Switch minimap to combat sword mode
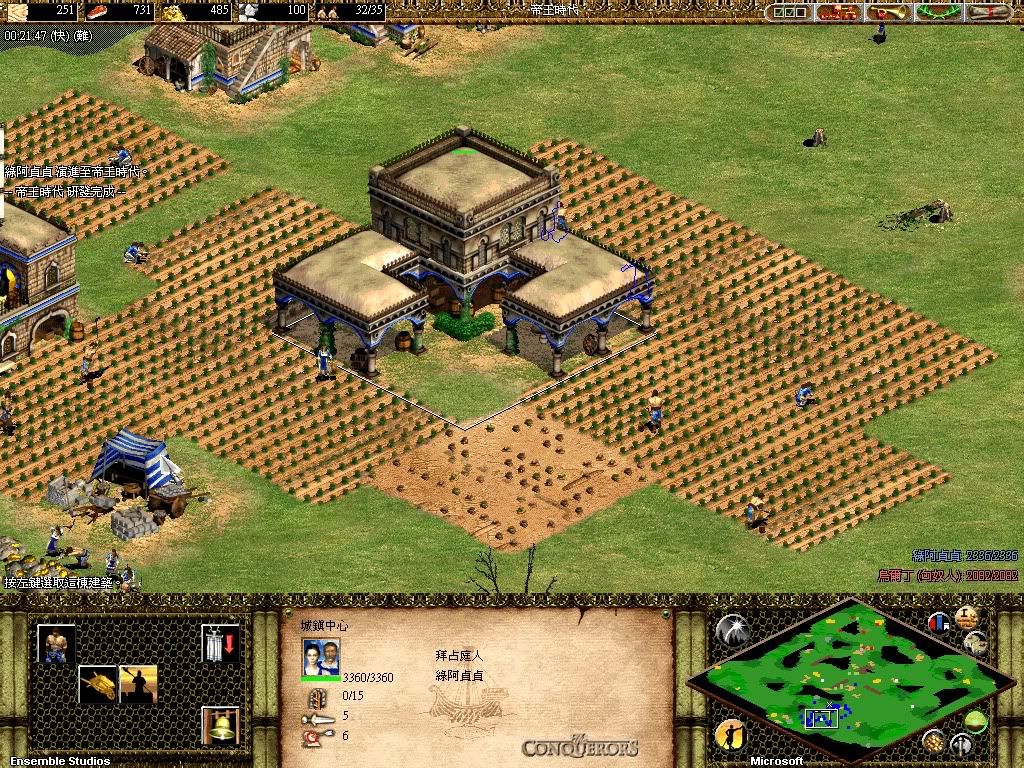Screen dimensions: 1024x768 [962, 743]
